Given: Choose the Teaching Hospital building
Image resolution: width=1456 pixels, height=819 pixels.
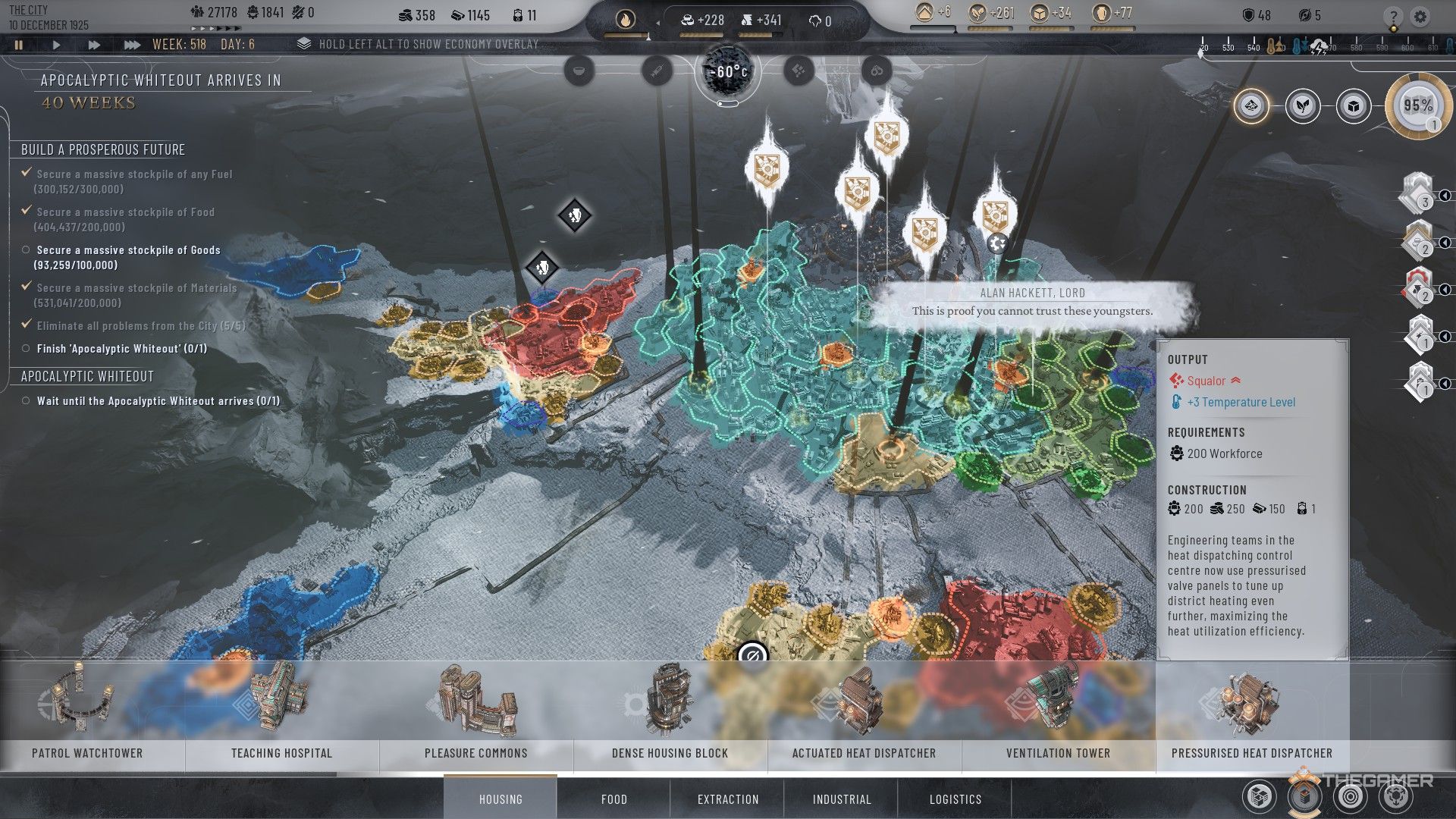Looking at the screenshot, I should click(281, 713).
